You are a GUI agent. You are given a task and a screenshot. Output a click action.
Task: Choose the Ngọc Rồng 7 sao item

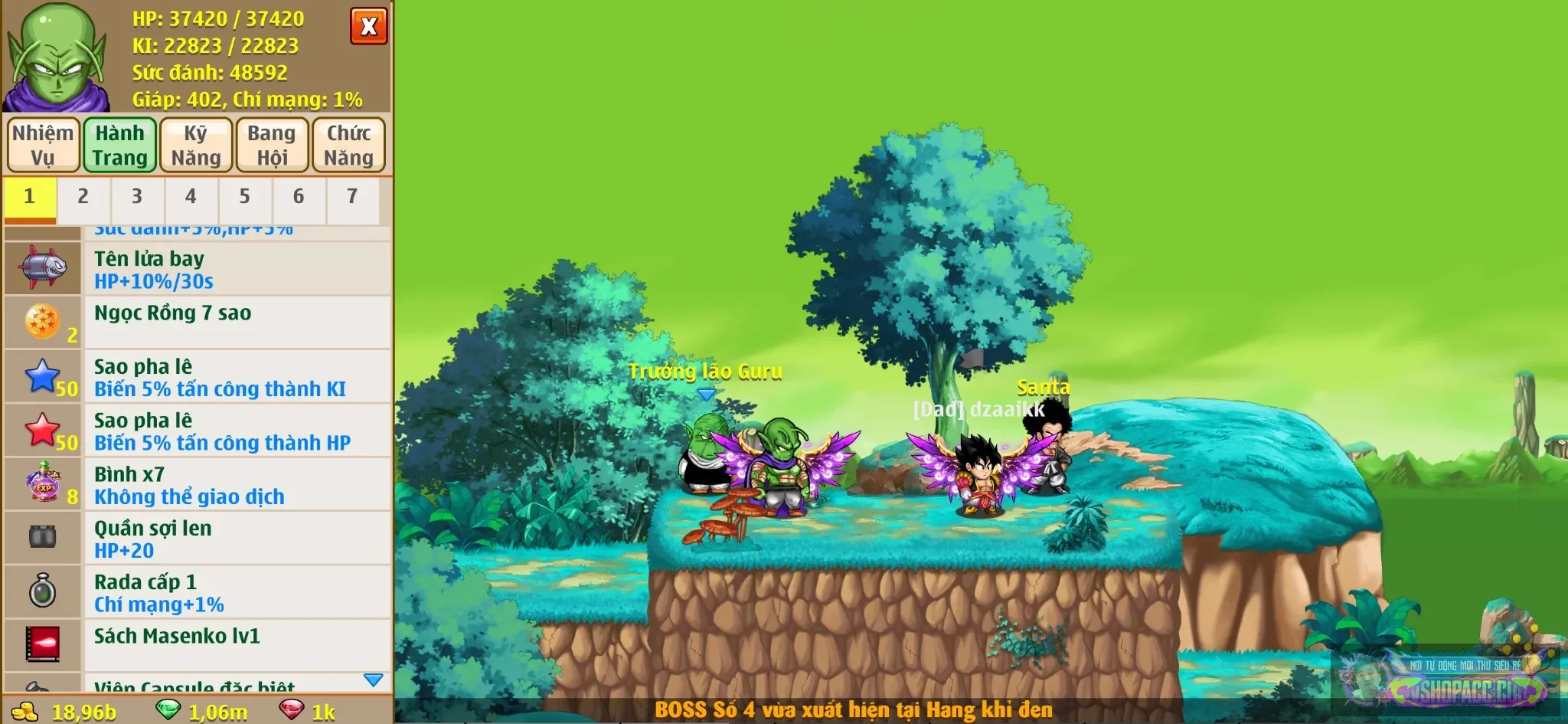pos(198,323)
